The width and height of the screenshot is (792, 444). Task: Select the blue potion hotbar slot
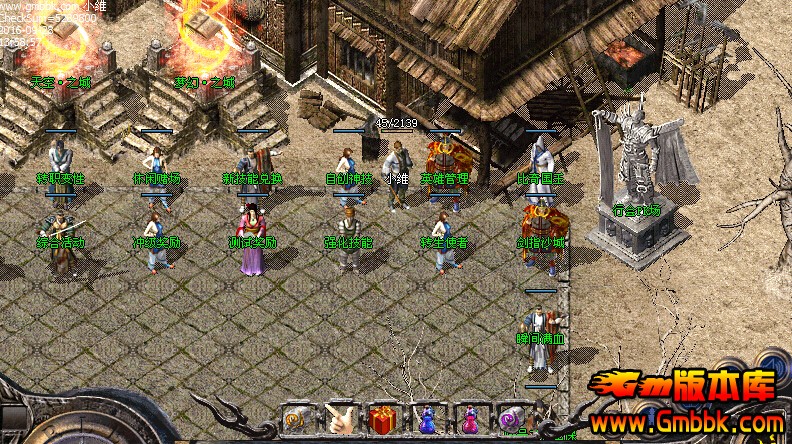click(x=426, y=419)
